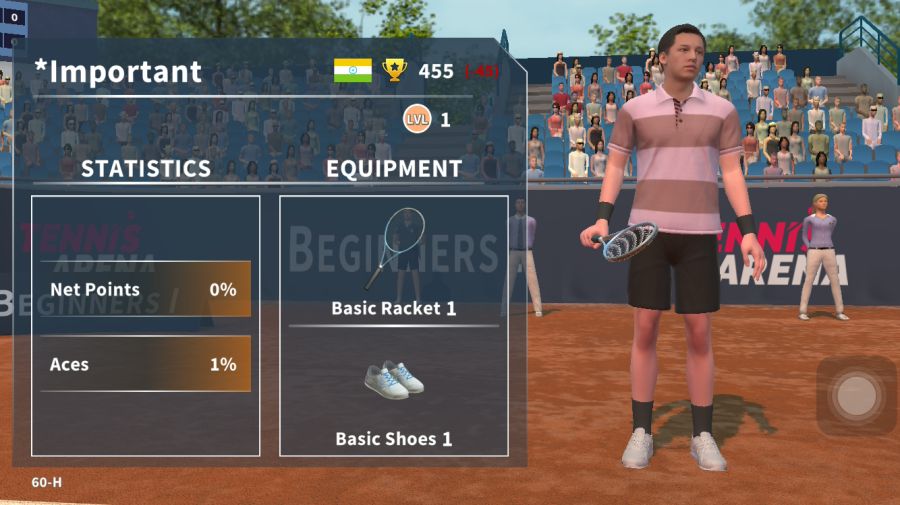900x505 pixels.
Task: Click the Net Points statistic row
Action: 145,290
